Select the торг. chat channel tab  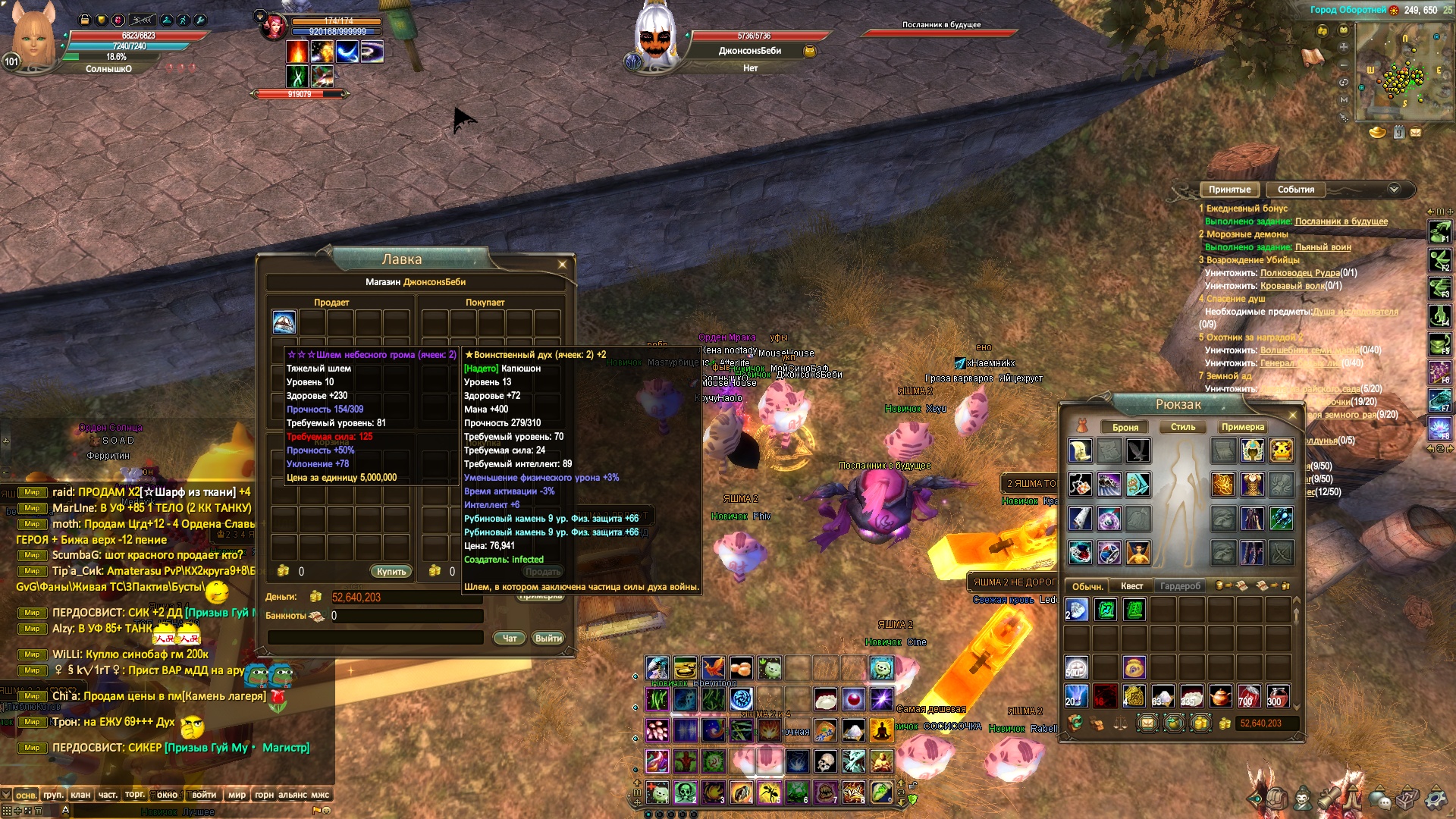point(135,795)
